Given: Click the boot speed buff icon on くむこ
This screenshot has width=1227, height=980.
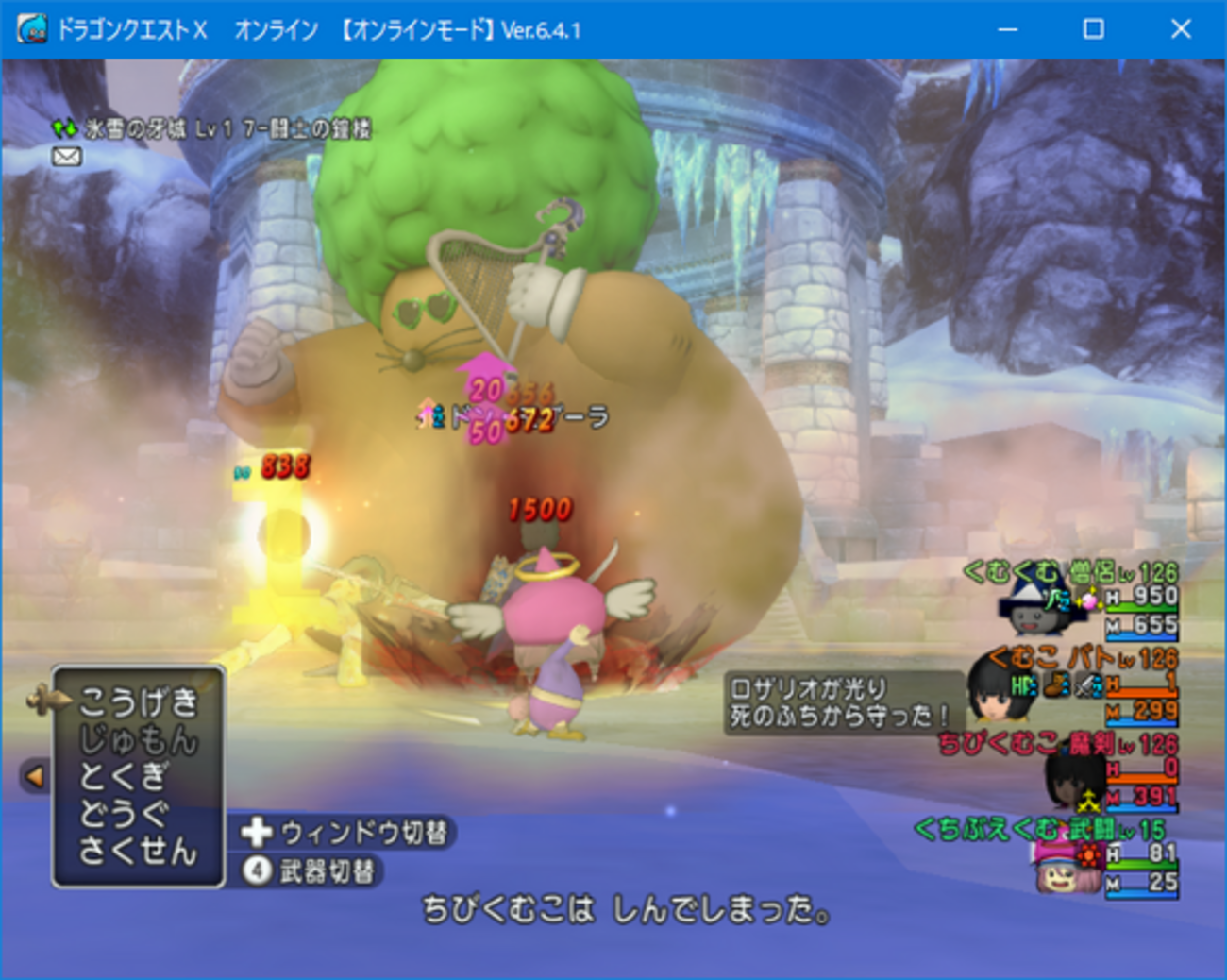Looking at the screenshot, I should coord(1053,686).
